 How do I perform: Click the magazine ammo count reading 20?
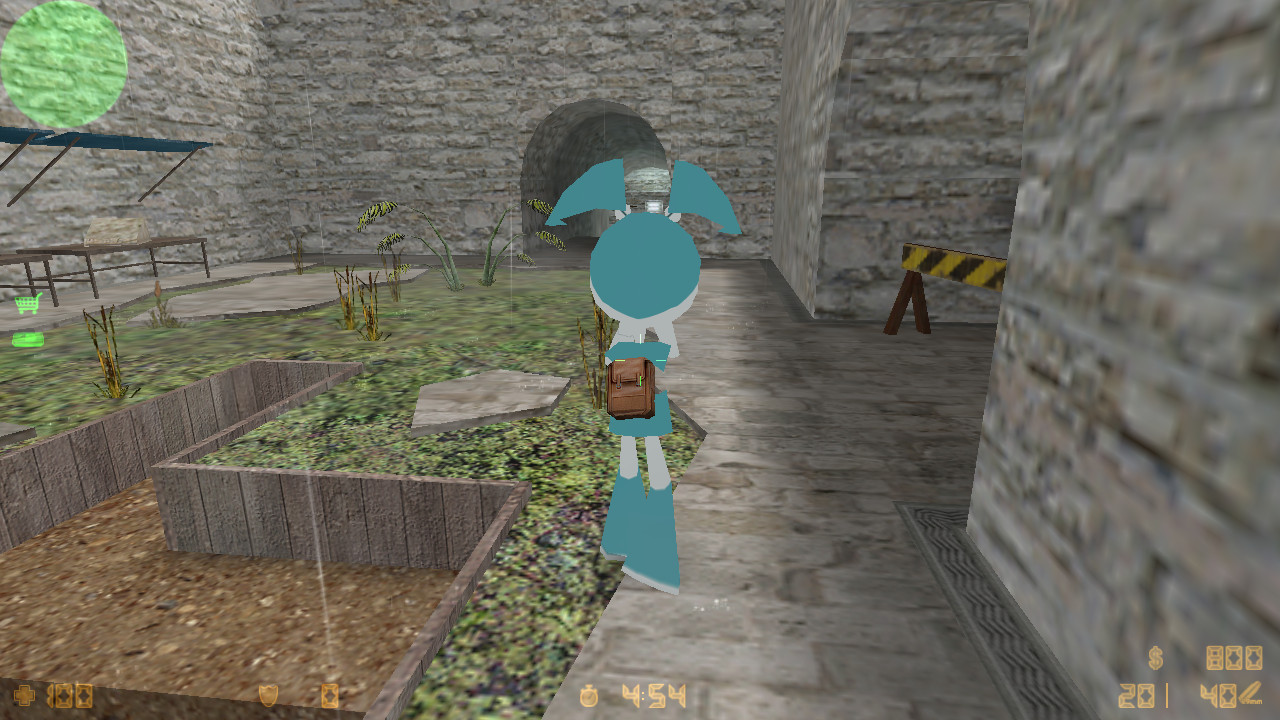click(1137, 694)
